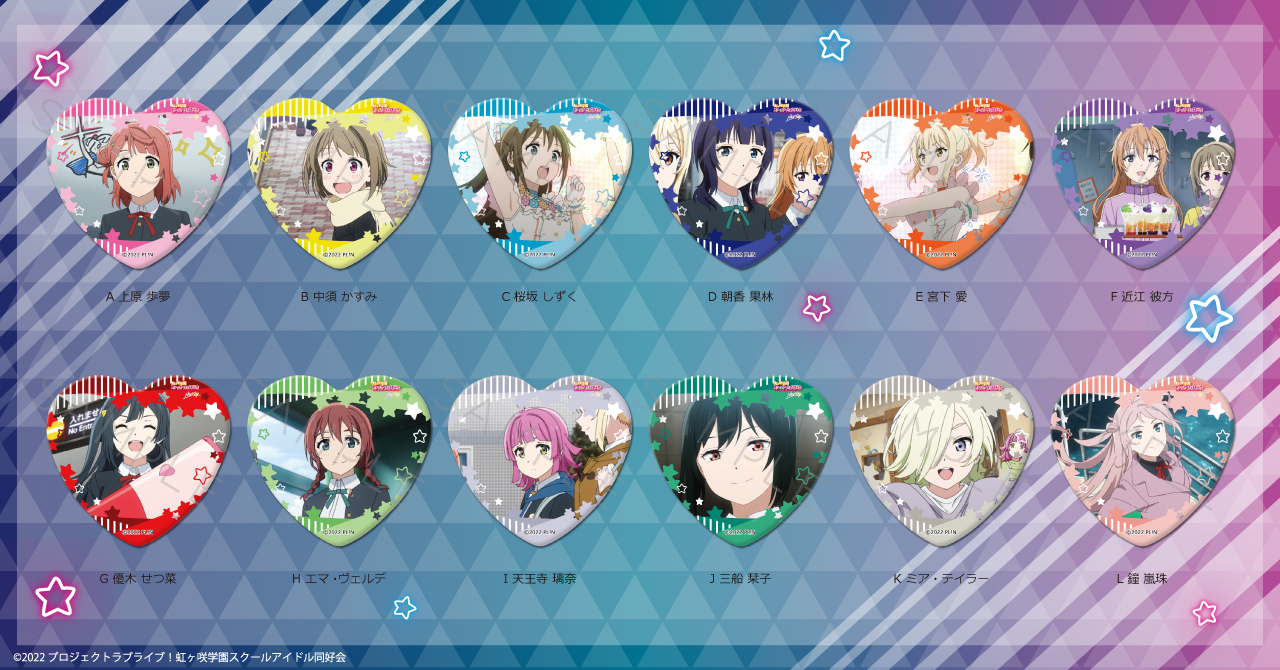Select heart badge K, Mia Taylor

[x=941, y=460]
